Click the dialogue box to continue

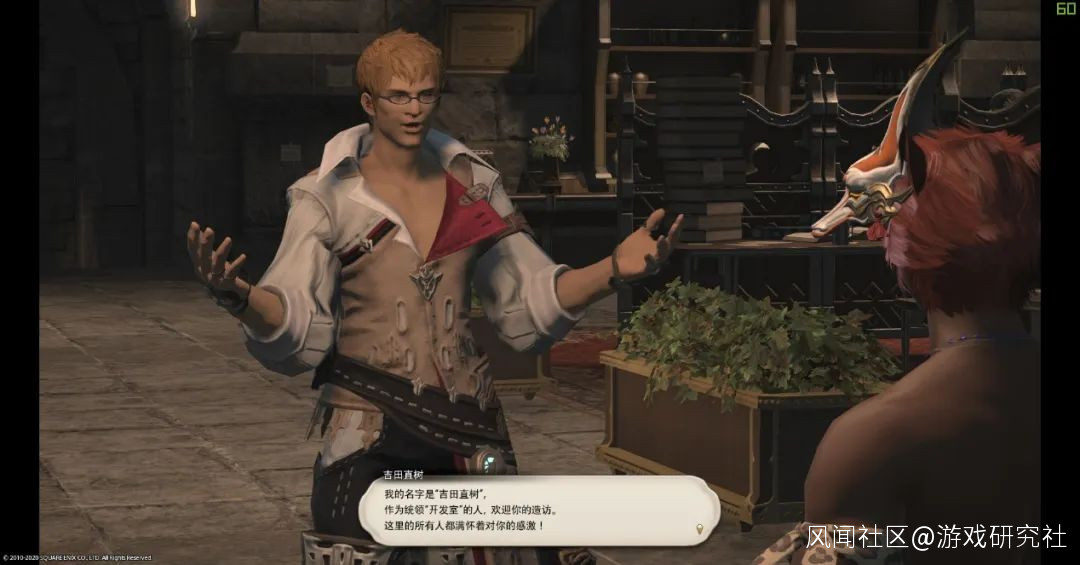(x=538, y=509)
